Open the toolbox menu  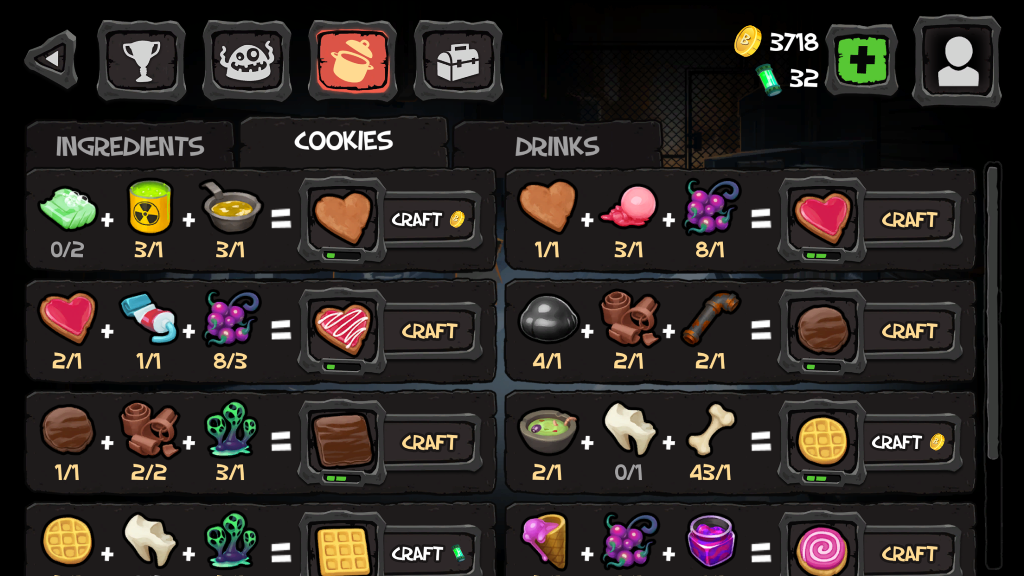(458, 60)
